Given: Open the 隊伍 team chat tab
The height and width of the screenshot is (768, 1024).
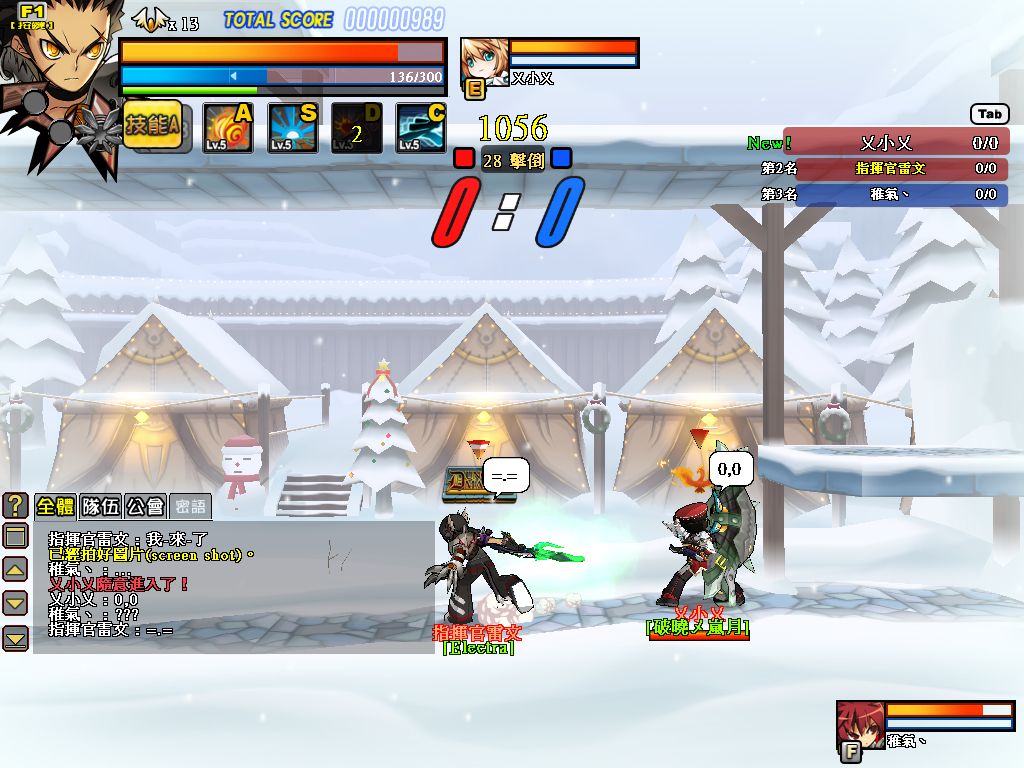Looking at the screenshot, I should (x=100, y=506).
